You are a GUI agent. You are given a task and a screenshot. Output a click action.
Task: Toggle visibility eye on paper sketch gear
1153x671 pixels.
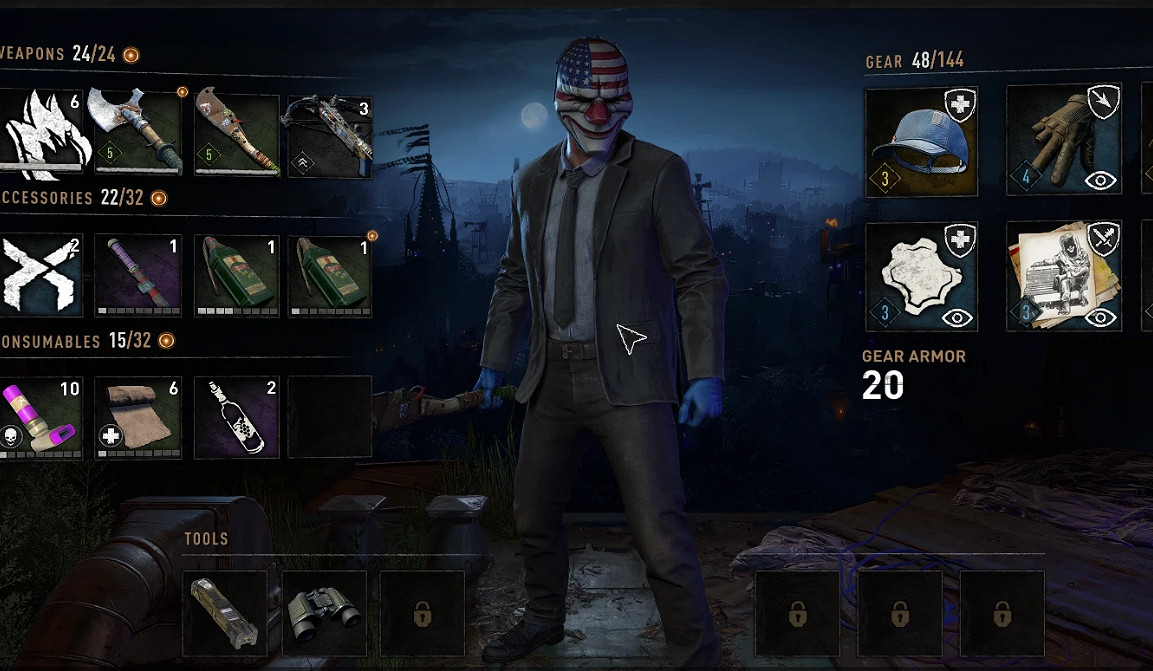[x=1100, y=317]
